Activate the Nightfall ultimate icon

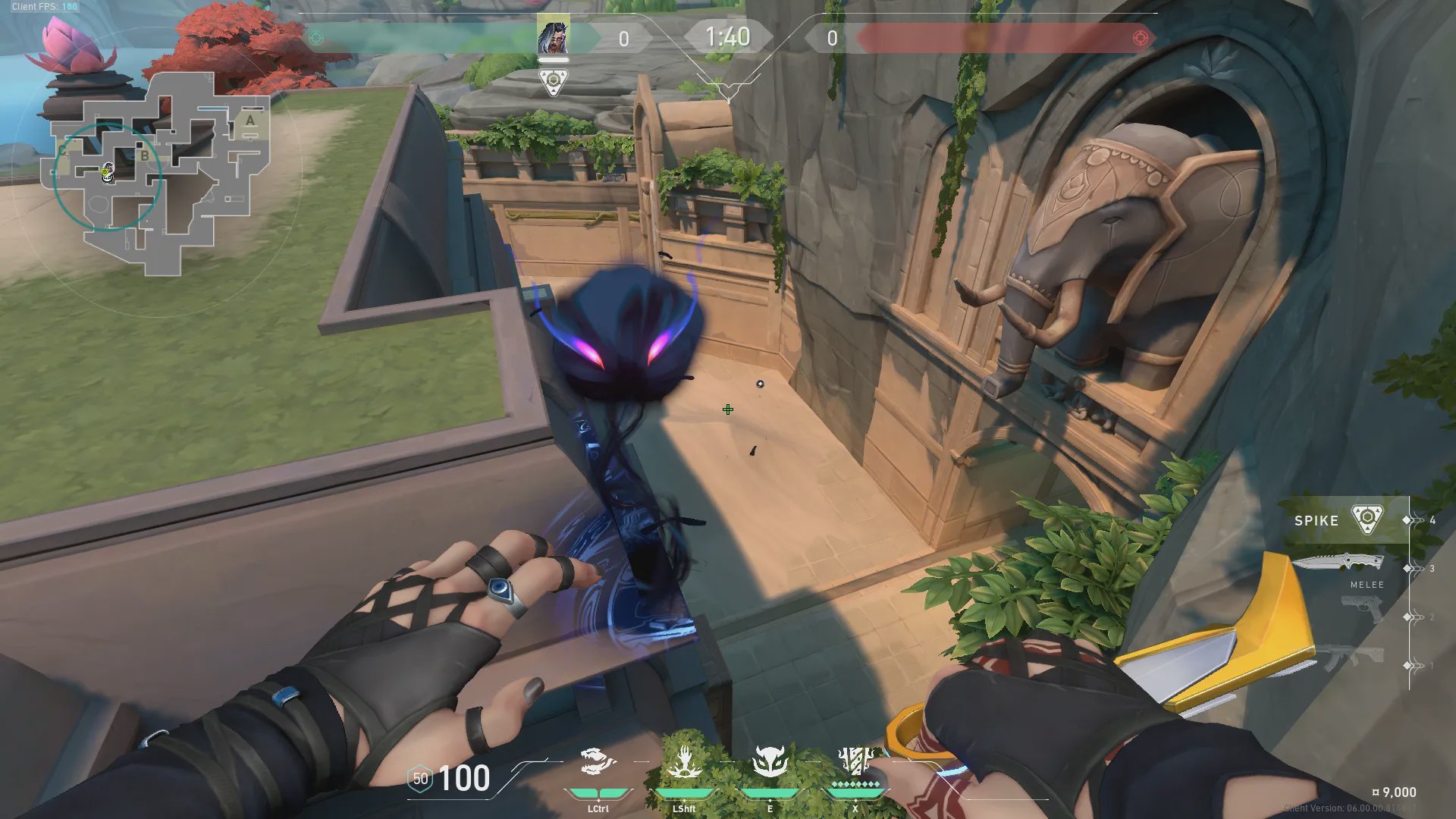[x=855, y=761]
